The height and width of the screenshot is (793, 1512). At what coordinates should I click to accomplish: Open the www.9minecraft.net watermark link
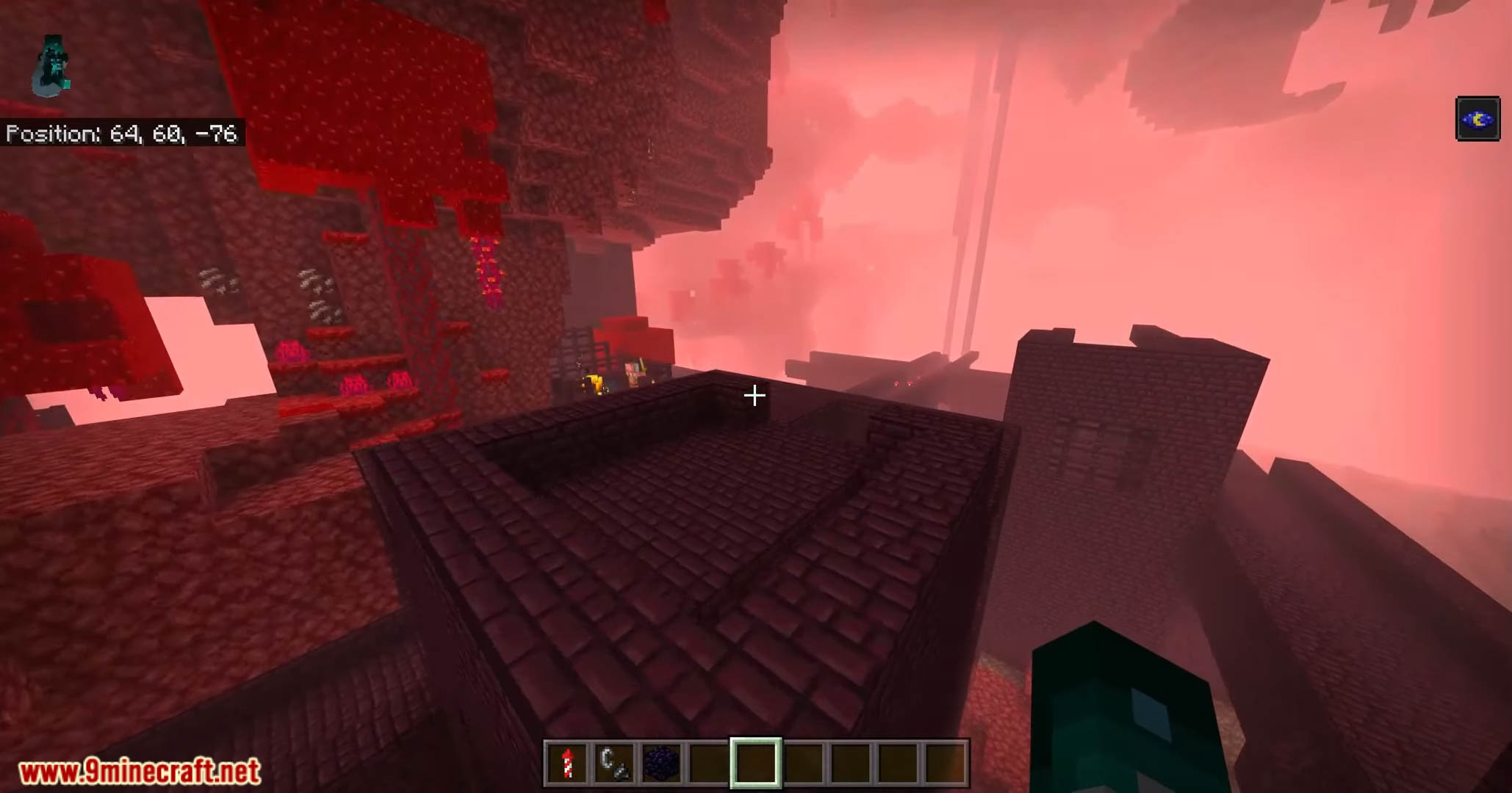(140, 772)
